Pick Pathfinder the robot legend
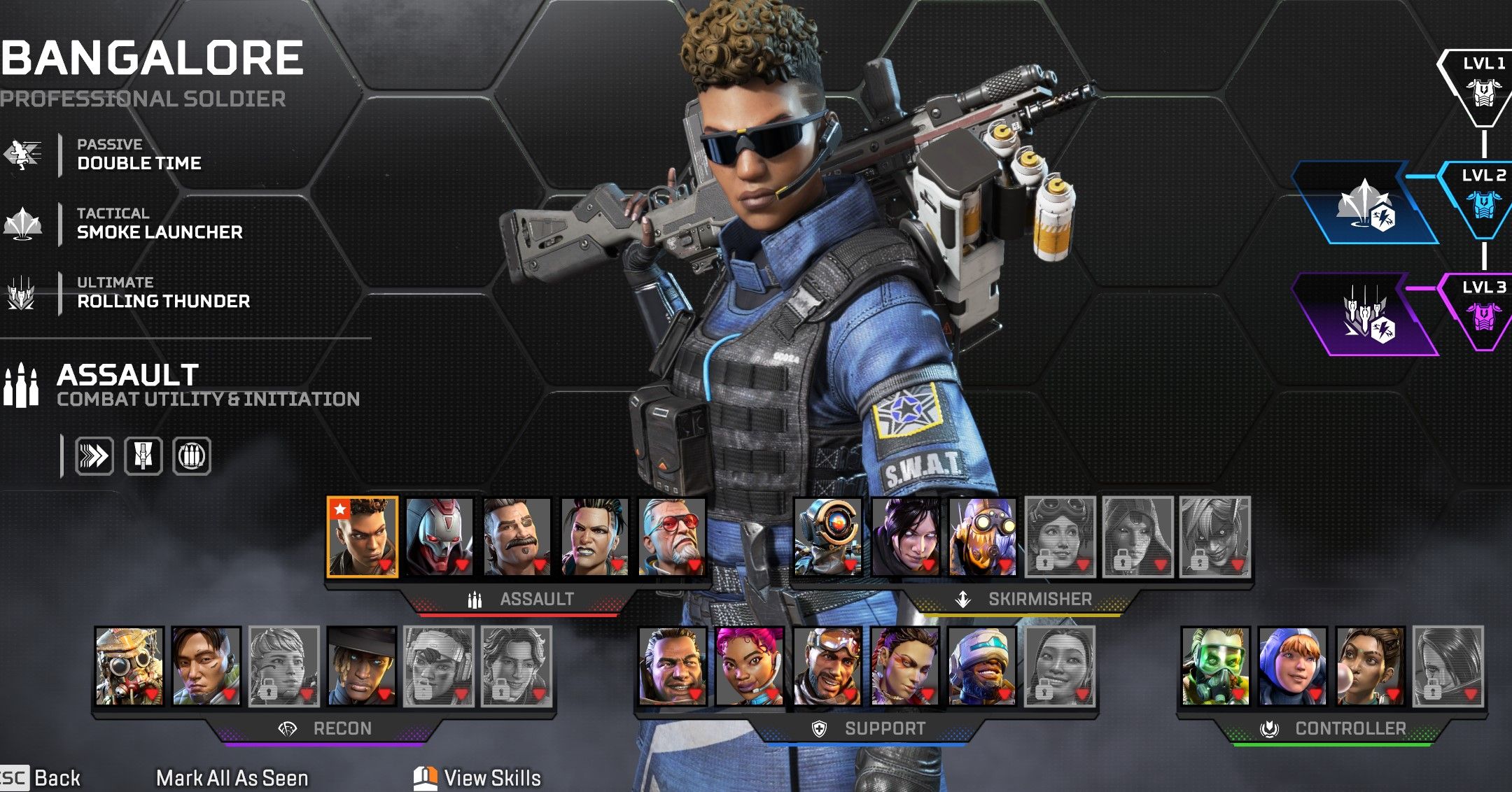This screenshot has height=792, width=1512. (x=827, y=537)
